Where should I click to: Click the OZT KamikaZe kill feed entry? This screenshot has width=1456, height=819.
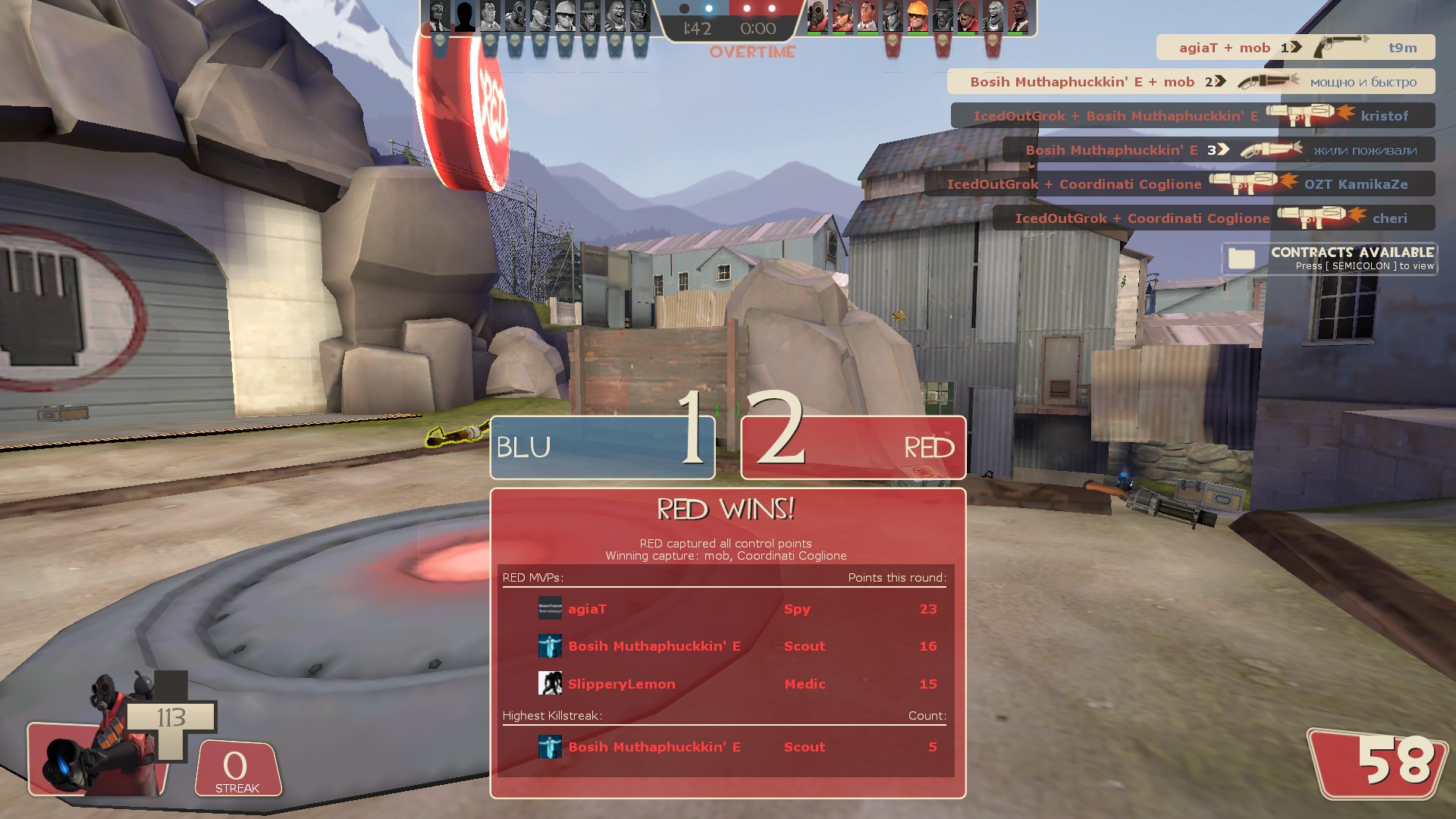pos(1179,184)
